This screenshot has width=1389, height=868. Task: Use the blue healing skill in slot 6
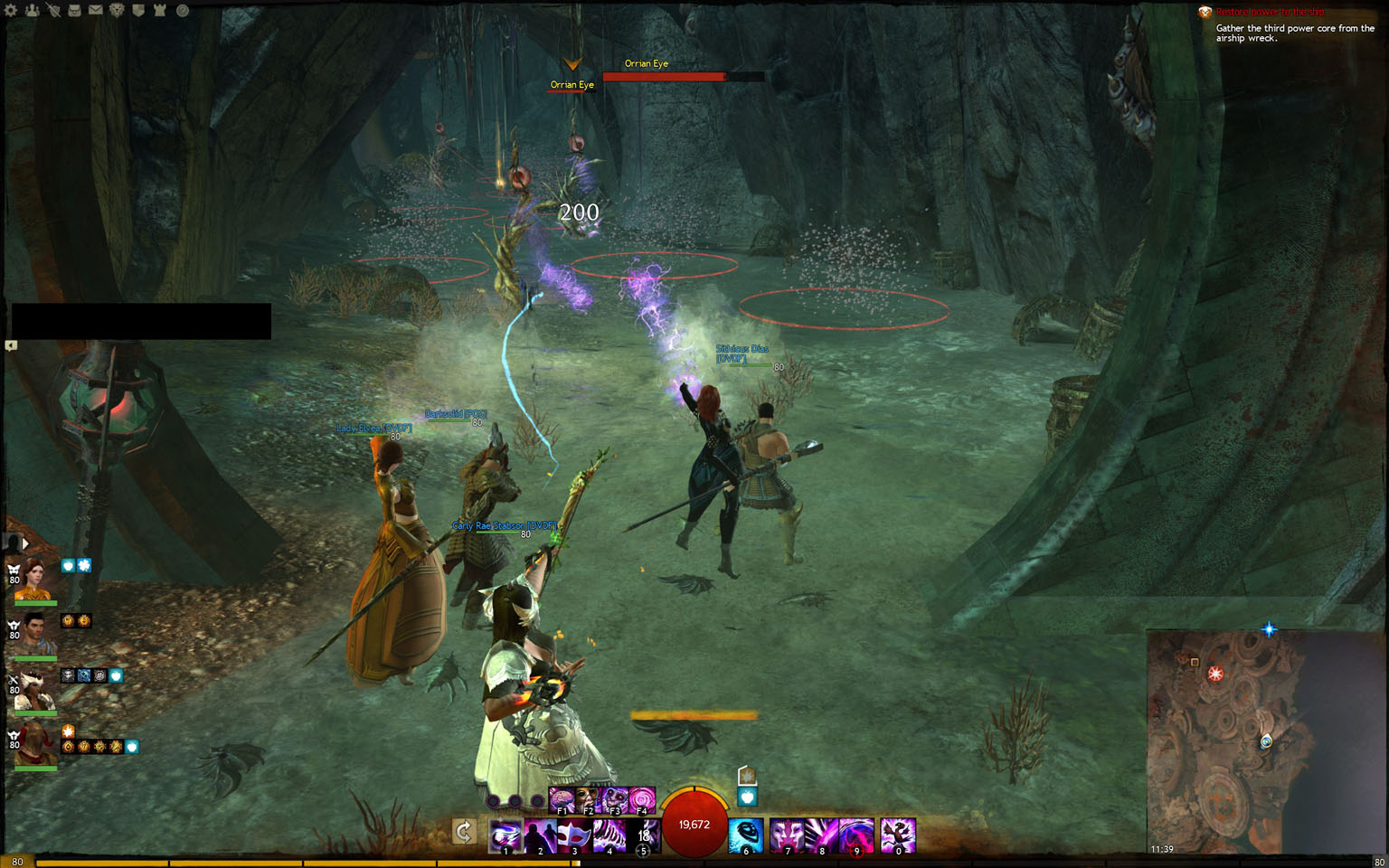[746, 835]
